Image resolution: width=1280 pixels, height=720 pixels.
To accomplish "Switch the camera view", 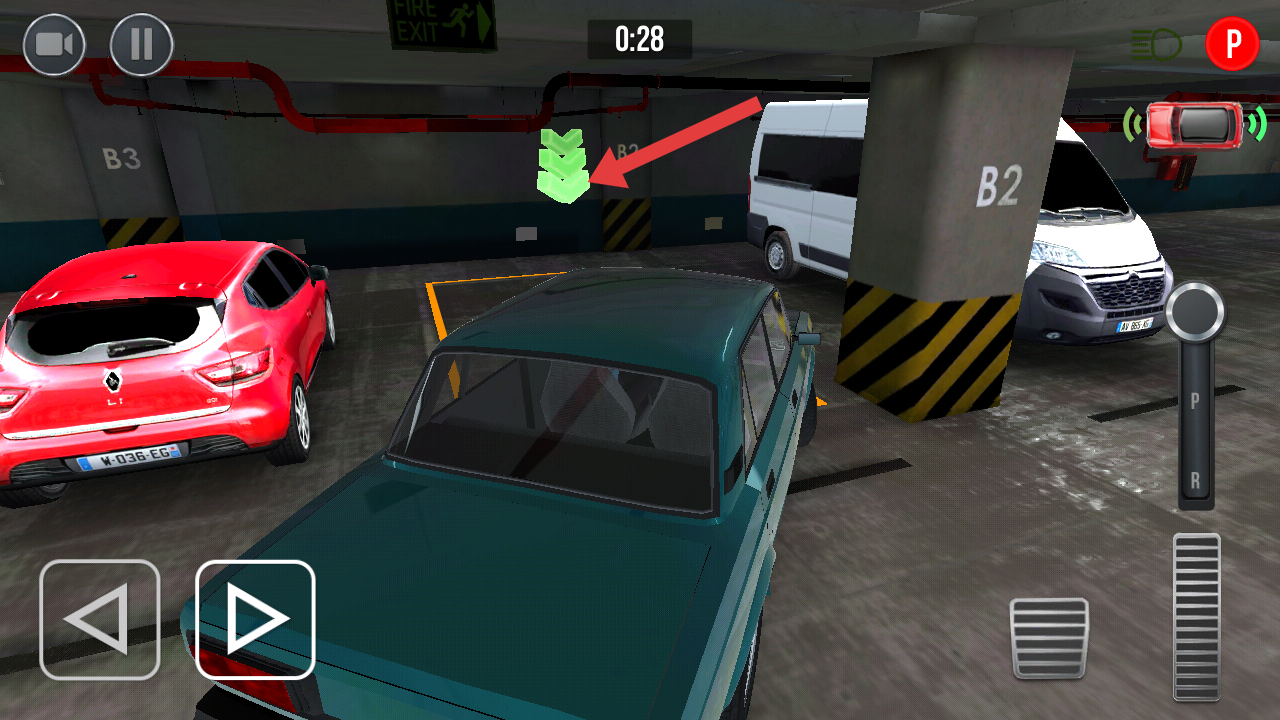I will click(54, 45).
